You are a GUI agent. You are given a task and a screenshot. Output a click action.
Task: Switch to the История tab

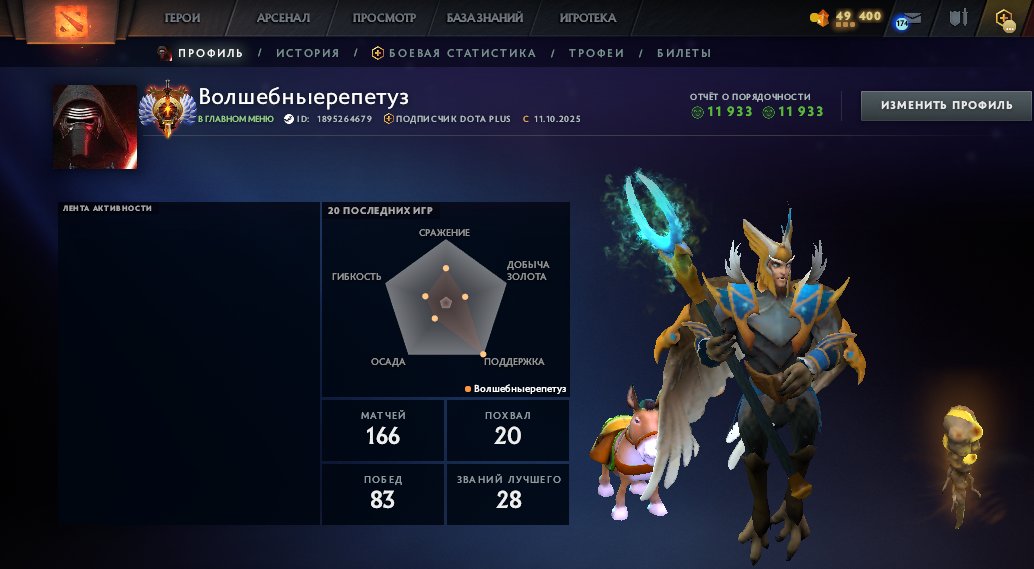[x=308, y=53]
